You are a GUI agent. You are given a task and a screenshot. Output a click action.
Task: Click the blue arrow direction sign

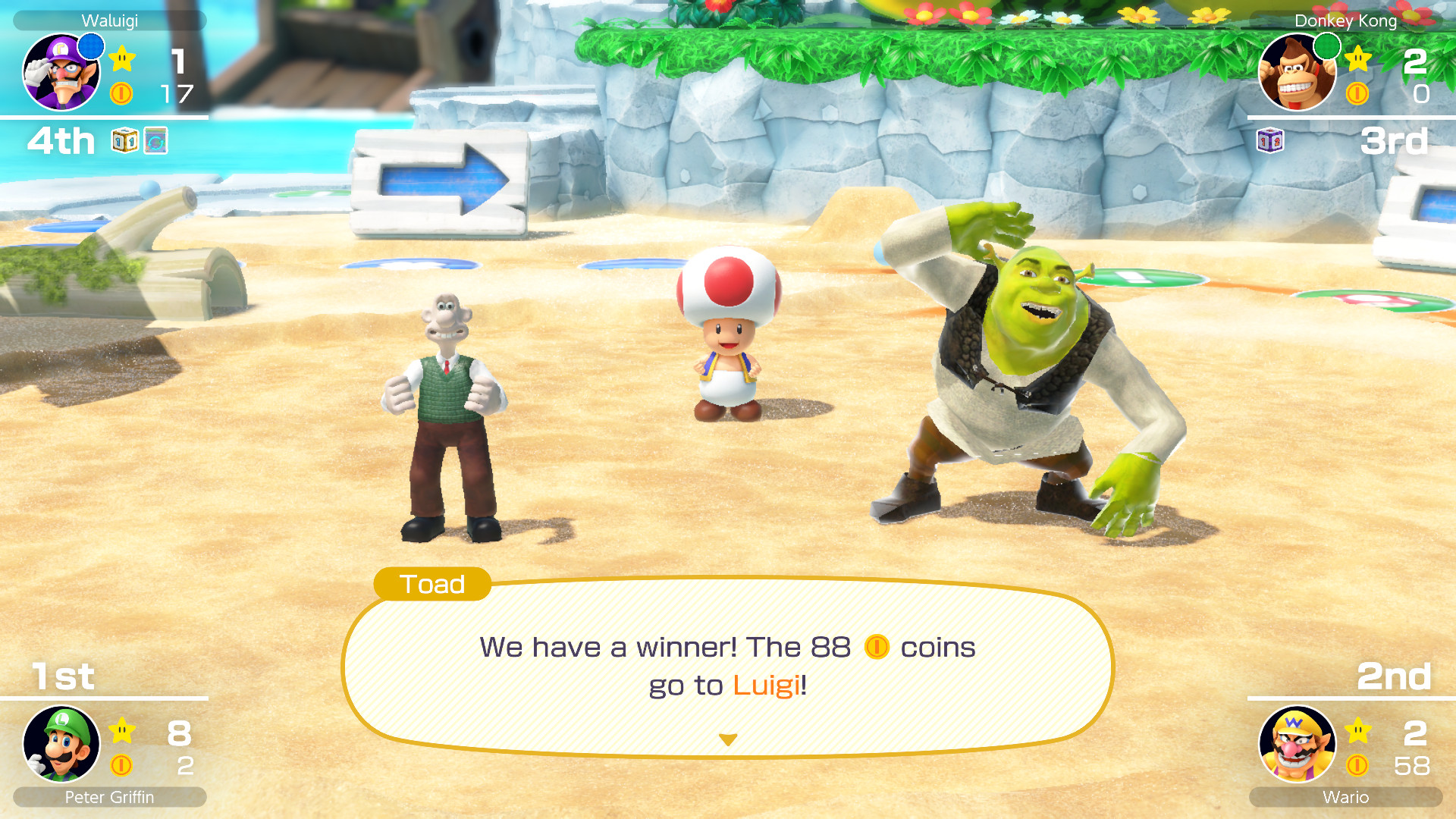click(x=440, y=182)
